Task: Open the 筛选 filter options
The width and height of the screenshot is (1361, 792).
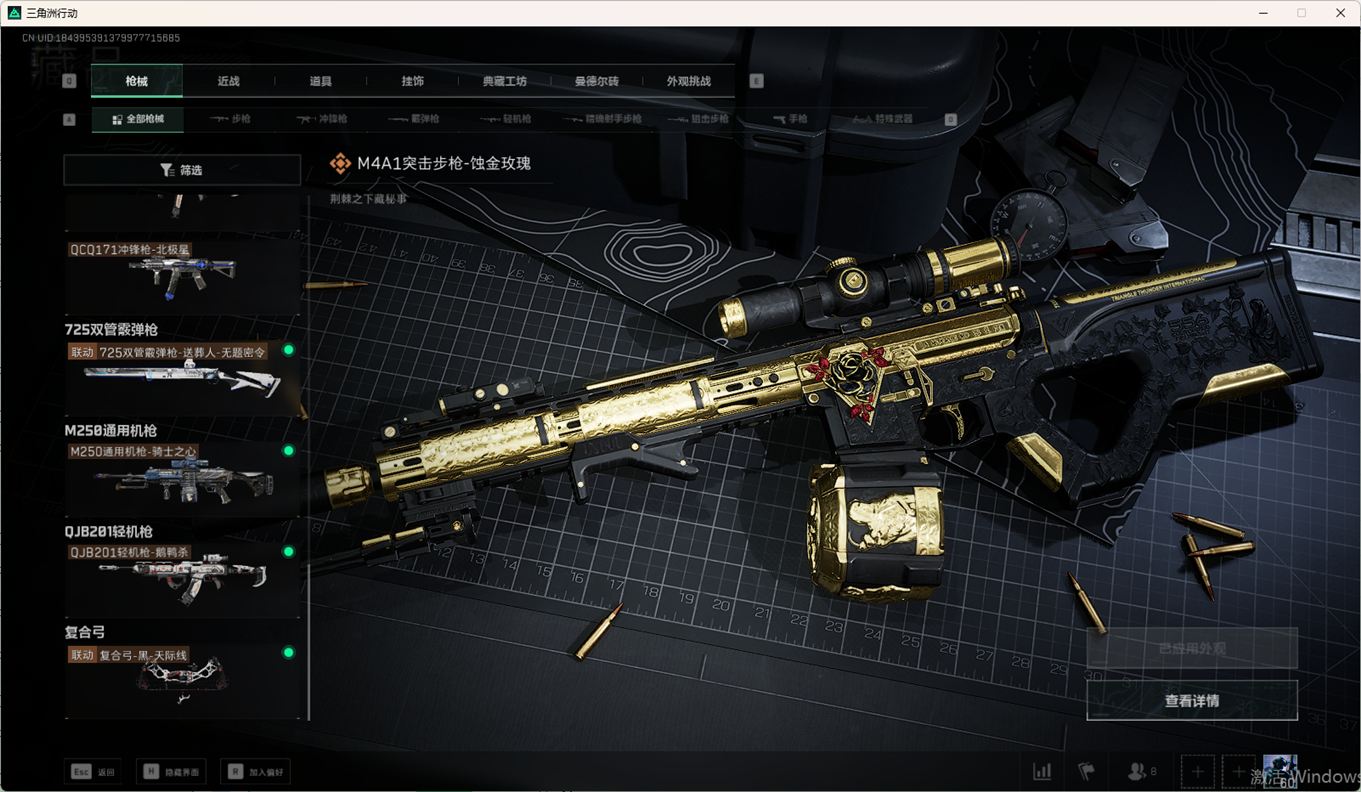Action: (x=182, y=170)
